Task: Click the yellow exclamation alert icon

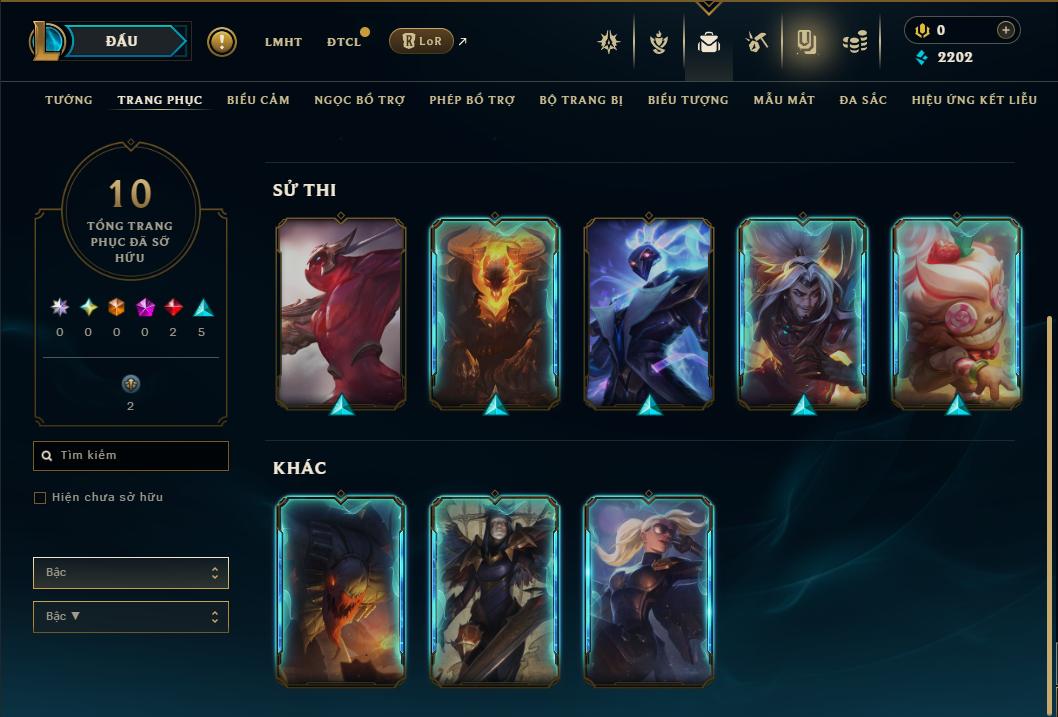Action: (222, 42)
